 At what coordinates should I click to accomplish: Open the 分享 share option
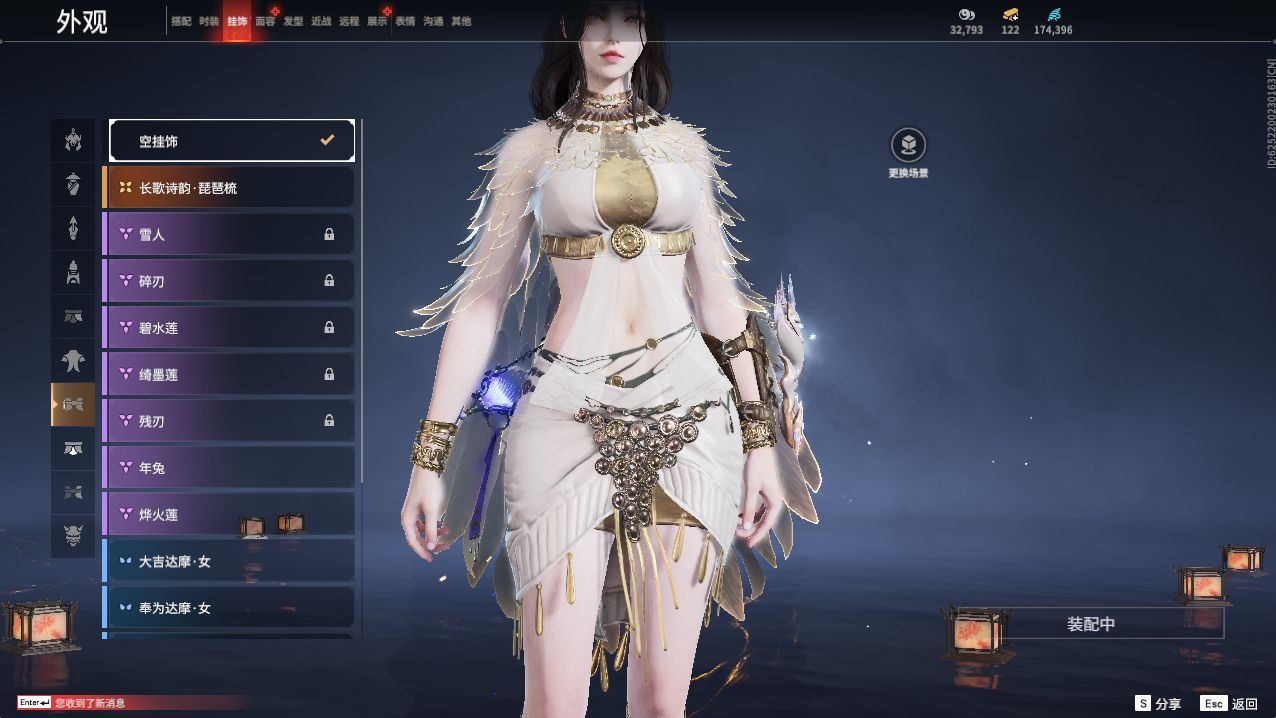[x=1158, y=704]
